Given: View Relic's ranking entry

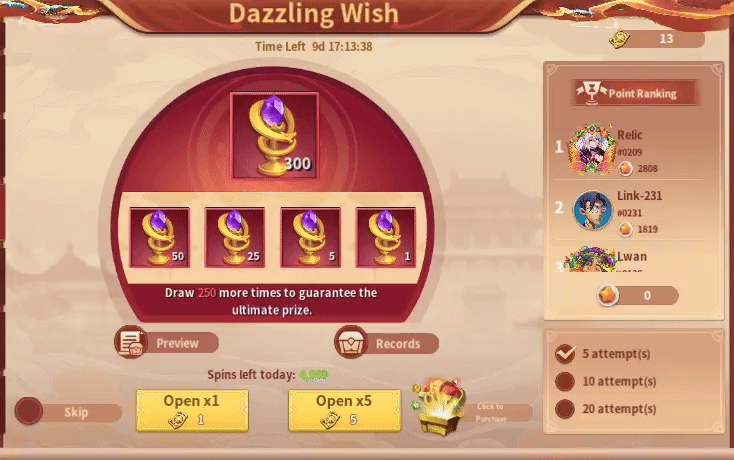Looking at the screenshot, I should pos(632,150).
